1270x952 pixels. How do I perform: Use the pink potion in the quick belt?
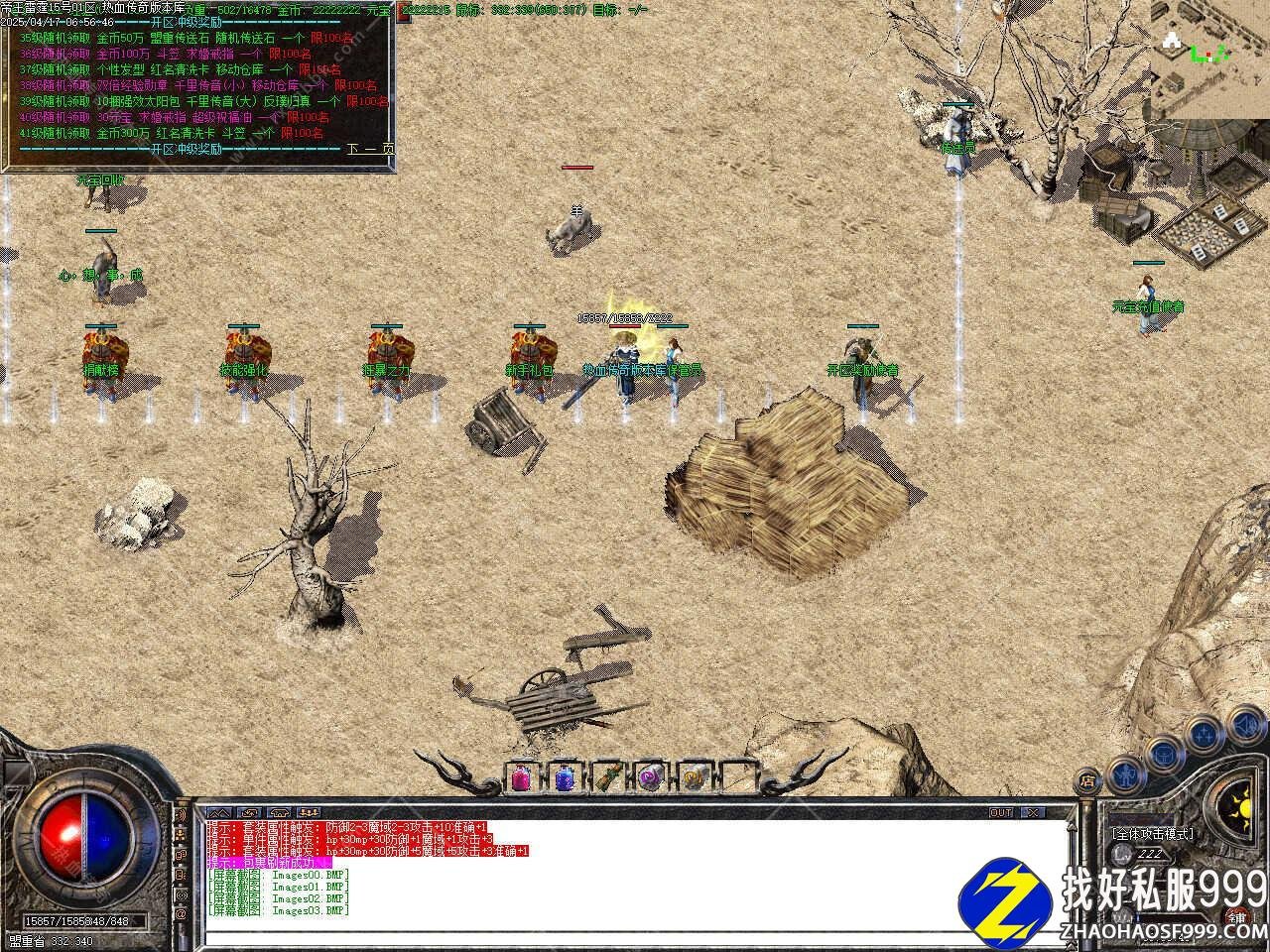click(521, 778)
